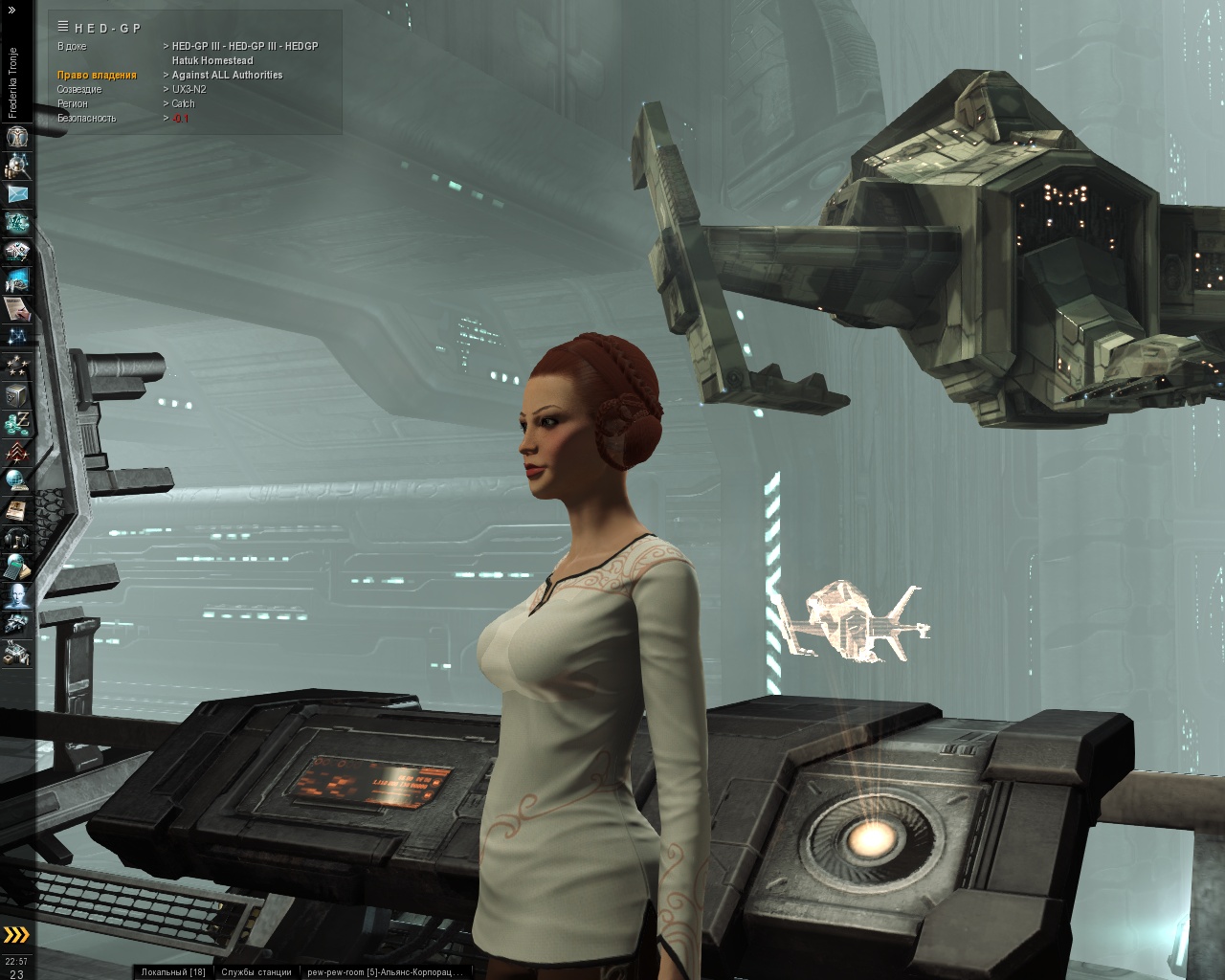Viewport: 1225px width, 980px height.
Task: Switch to the pew-pew-room chat tab
Action: point(384,972)
